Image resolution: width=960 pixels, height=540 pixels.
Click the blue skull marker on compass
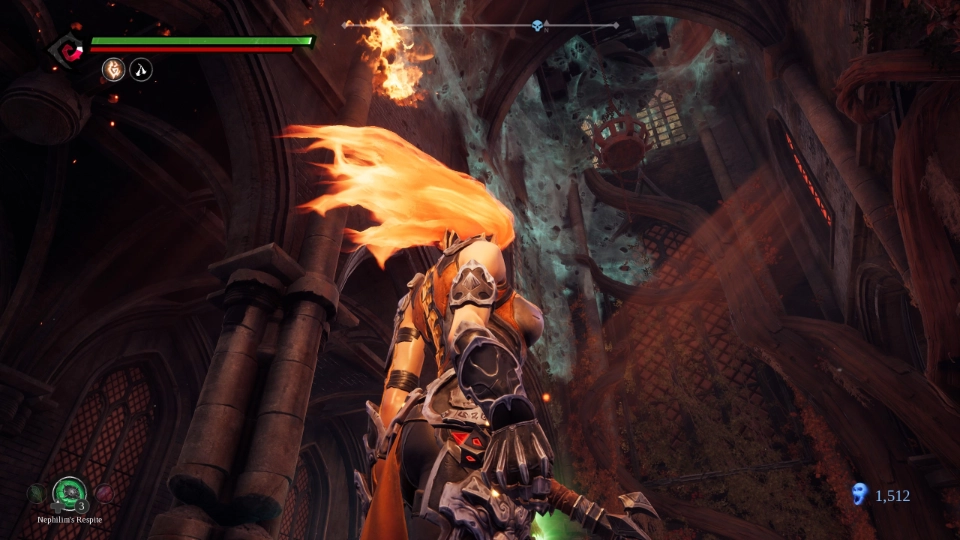pos(538,25)
